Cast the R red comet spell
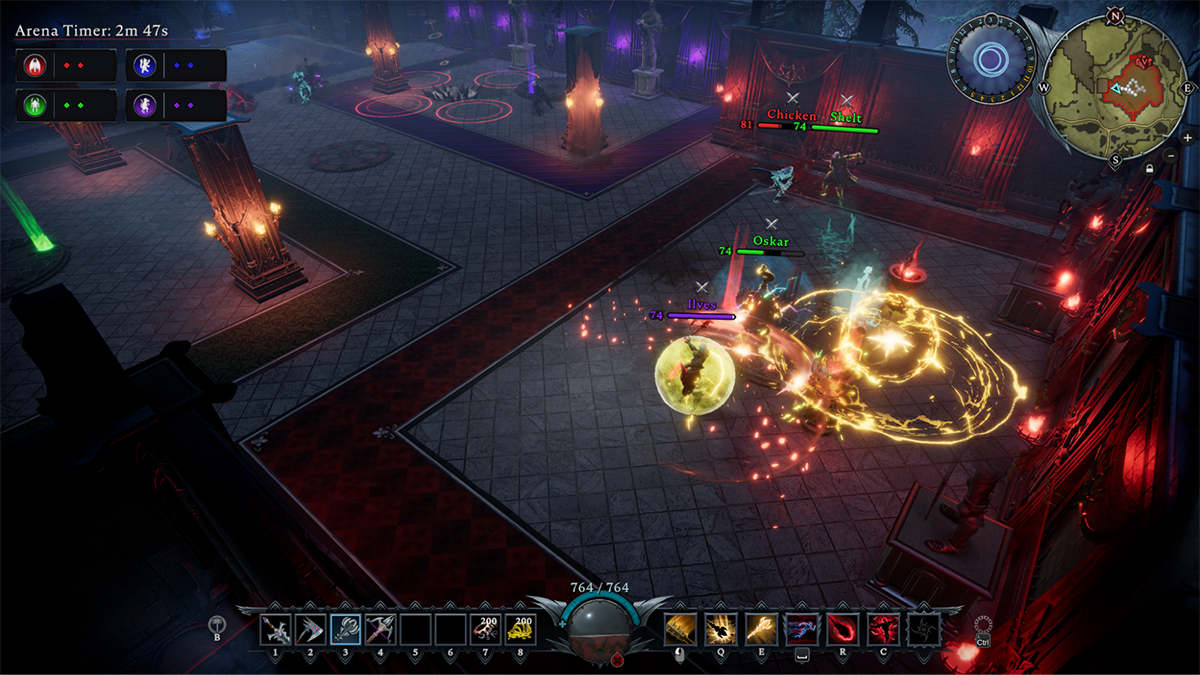This screenshot has height=675, width=1200. coord(842,629)
